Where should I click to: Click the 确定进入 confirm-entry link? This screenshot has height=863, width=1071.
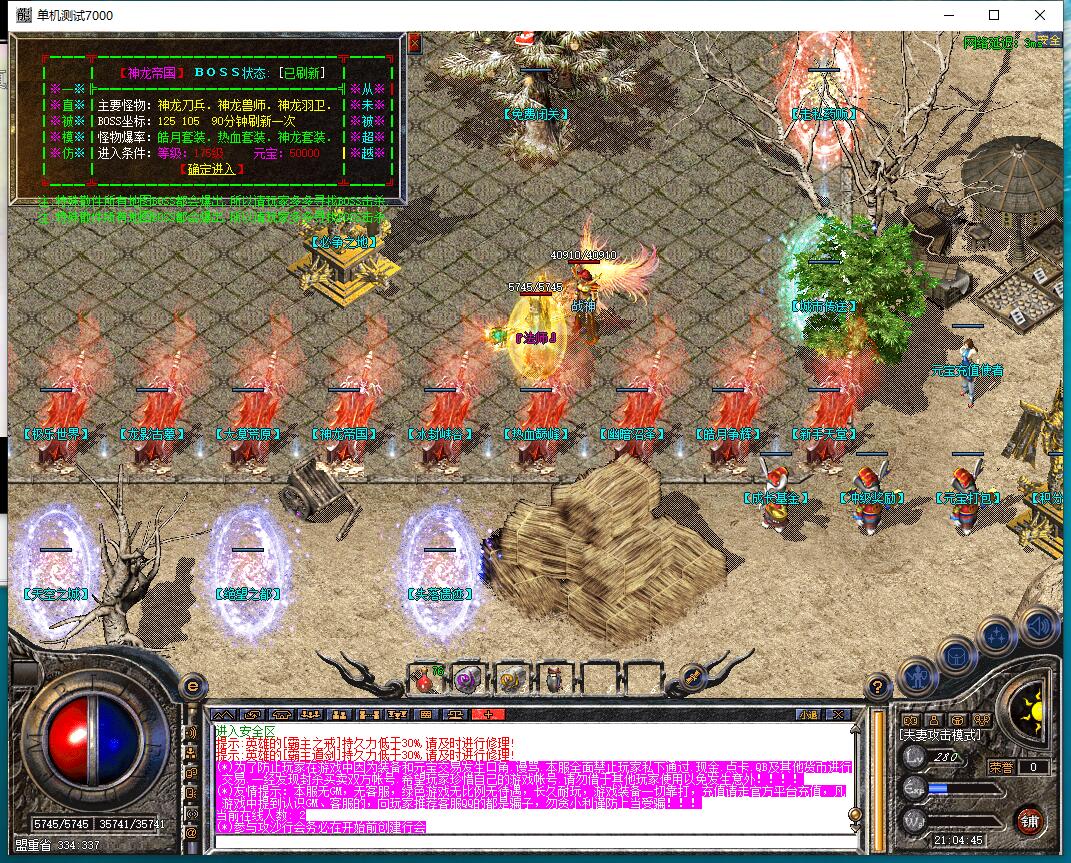(210, 169)
